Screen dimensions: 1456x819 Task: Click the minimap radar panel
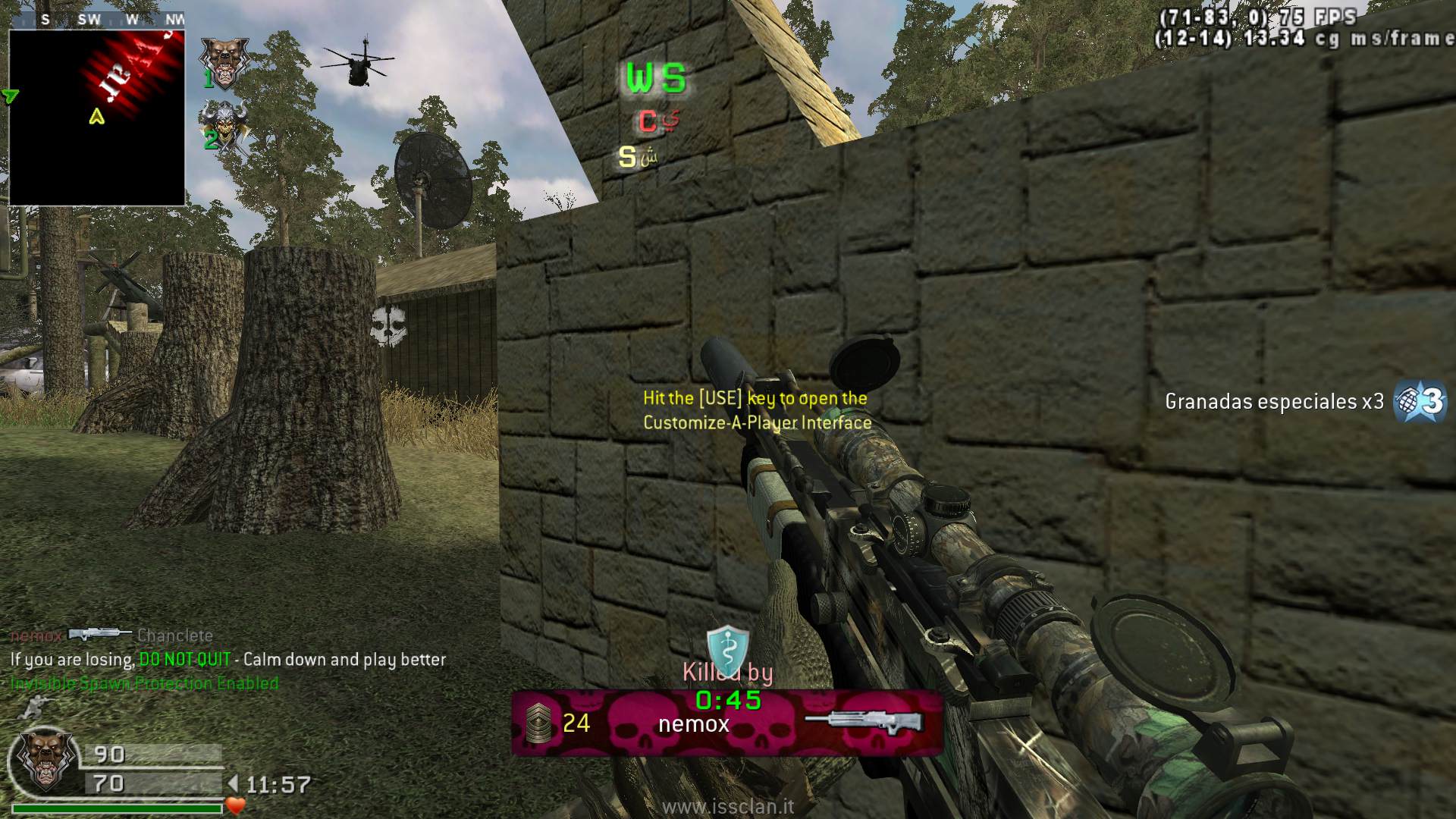pos(97,118)
